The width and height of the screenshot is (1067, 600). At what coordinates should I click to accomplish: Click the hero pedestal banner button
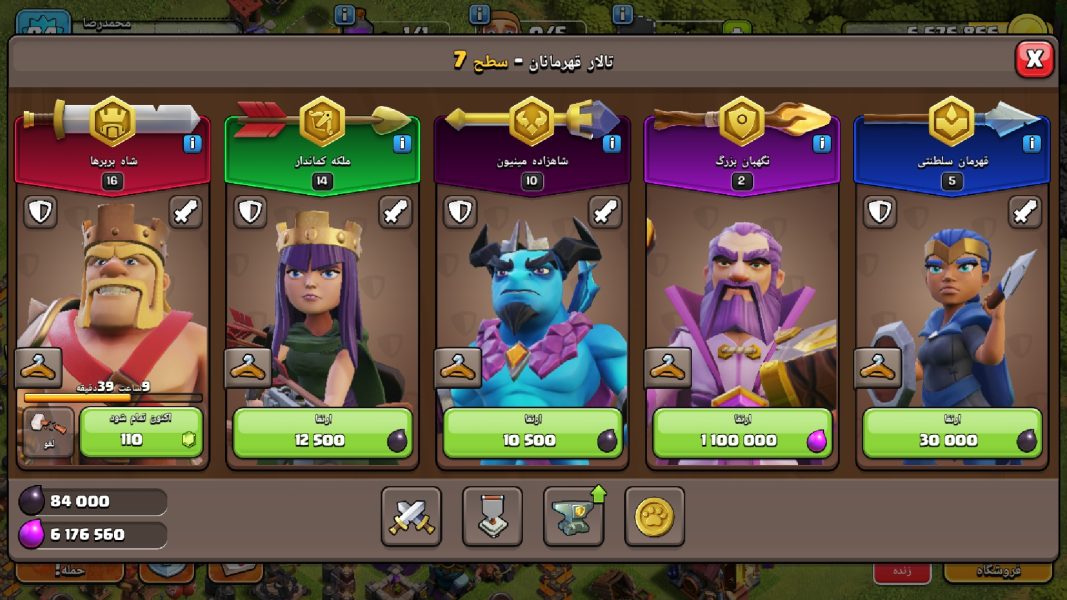click(x=492, y=516)
